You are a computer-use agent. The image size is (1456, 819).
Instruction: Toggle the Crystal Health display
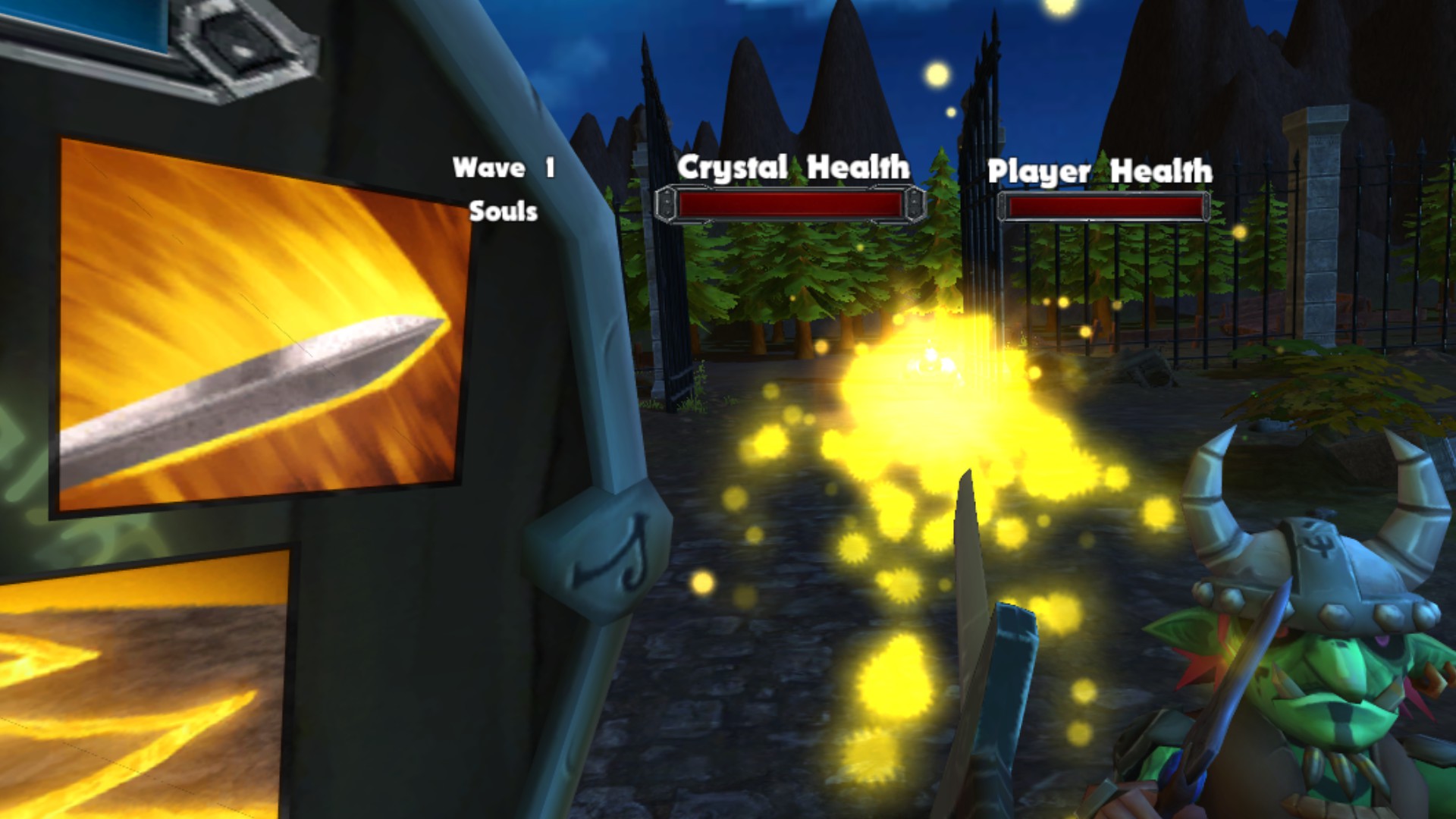789,205
